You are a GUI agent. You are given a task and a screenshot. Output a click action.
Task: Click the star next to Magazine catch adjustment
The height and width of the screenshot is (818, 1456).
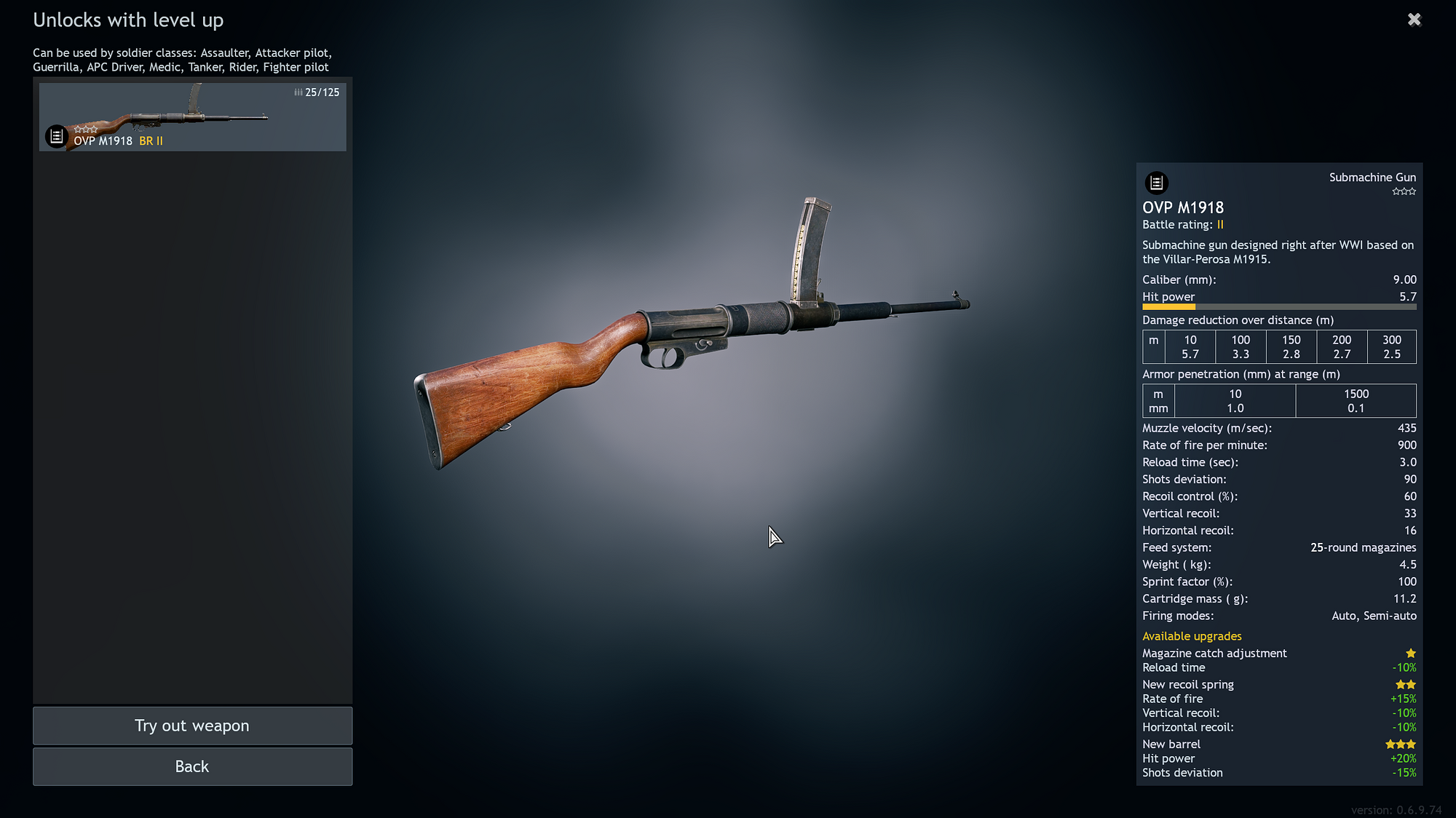(x=1411, y=653)
